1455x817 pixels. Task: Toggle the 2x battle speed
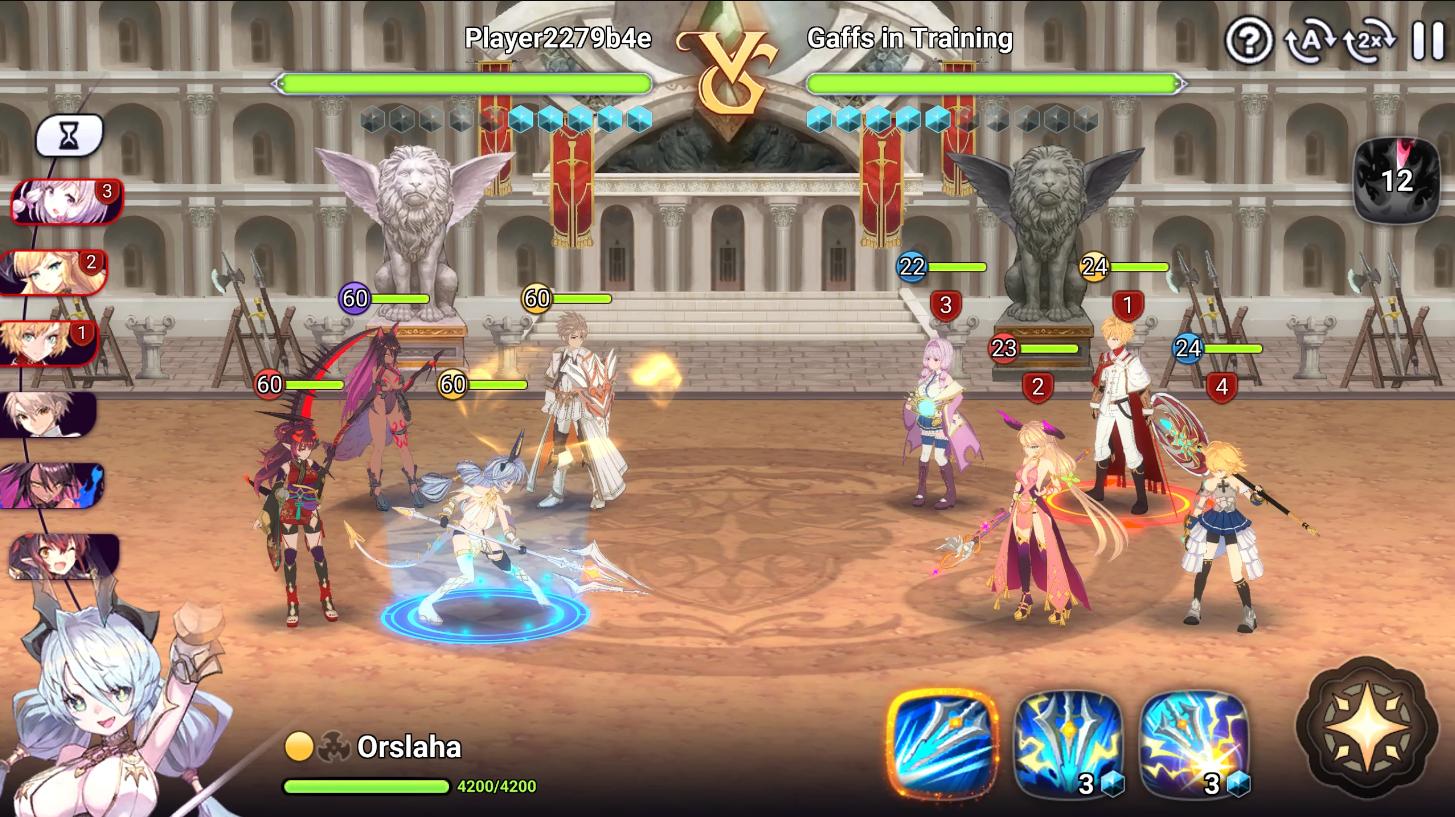pos(1368,42)
